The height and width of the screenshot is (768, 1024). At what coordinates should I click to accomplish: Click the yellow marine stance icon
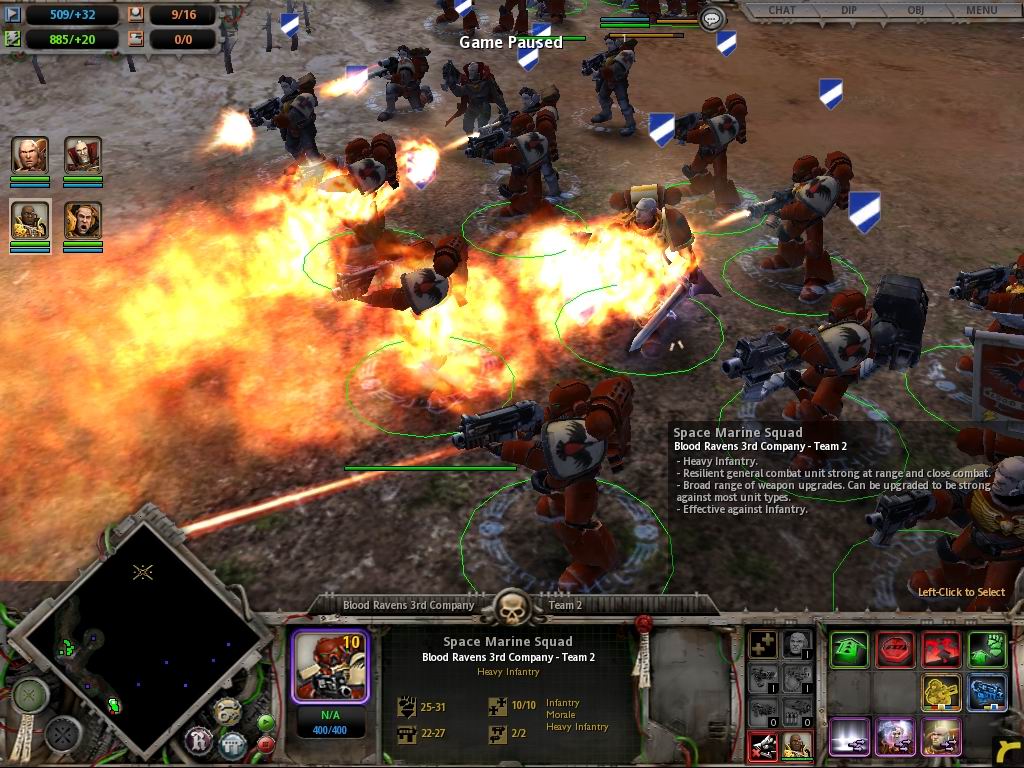point(941,693)
